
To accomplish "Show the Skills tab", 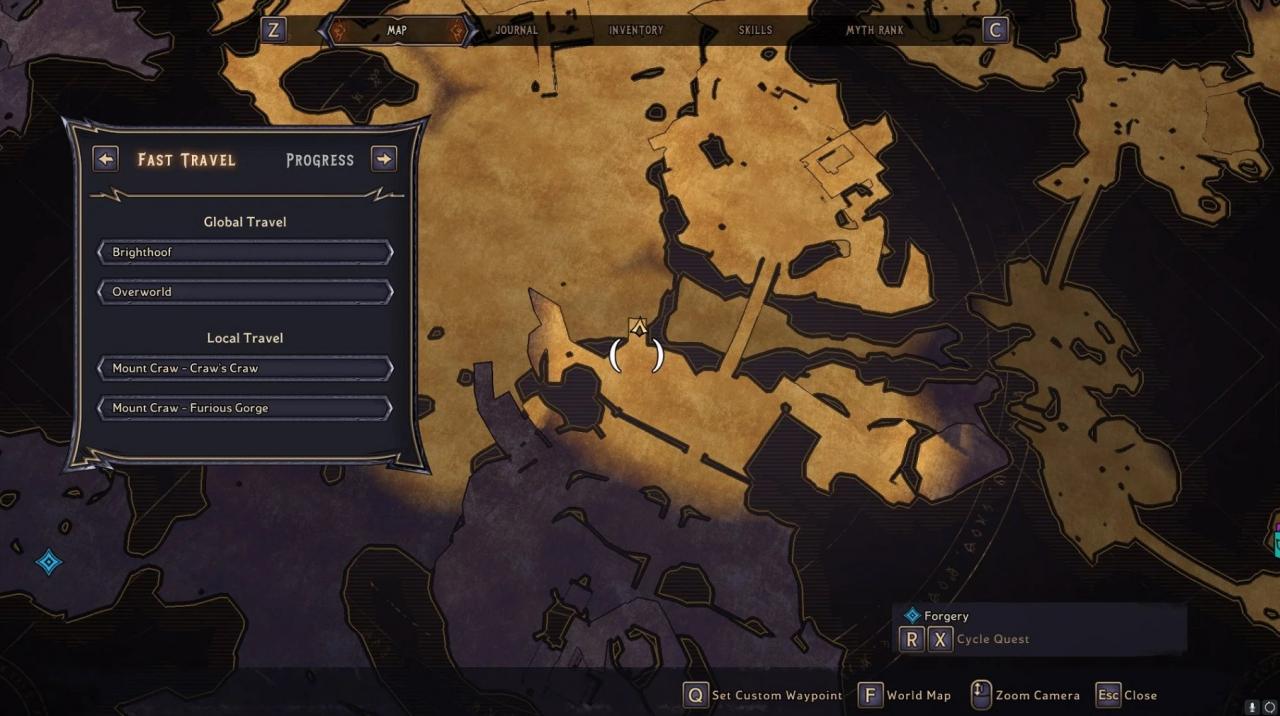I will click(755, 30).
